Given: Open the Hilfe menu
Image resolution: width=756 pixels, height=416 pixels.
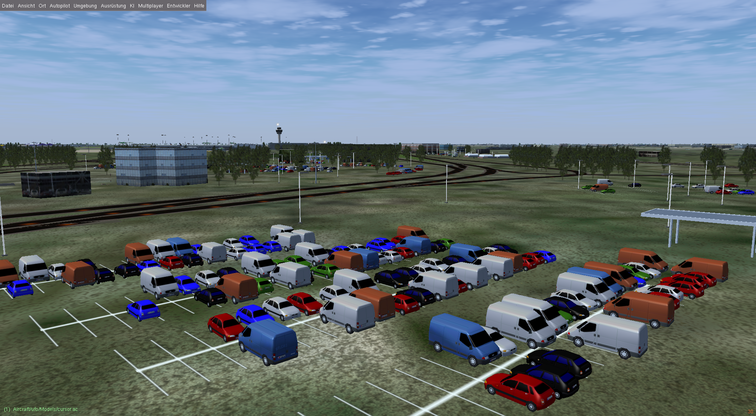Looking at the screenshot, I should (x=199, y=5).
